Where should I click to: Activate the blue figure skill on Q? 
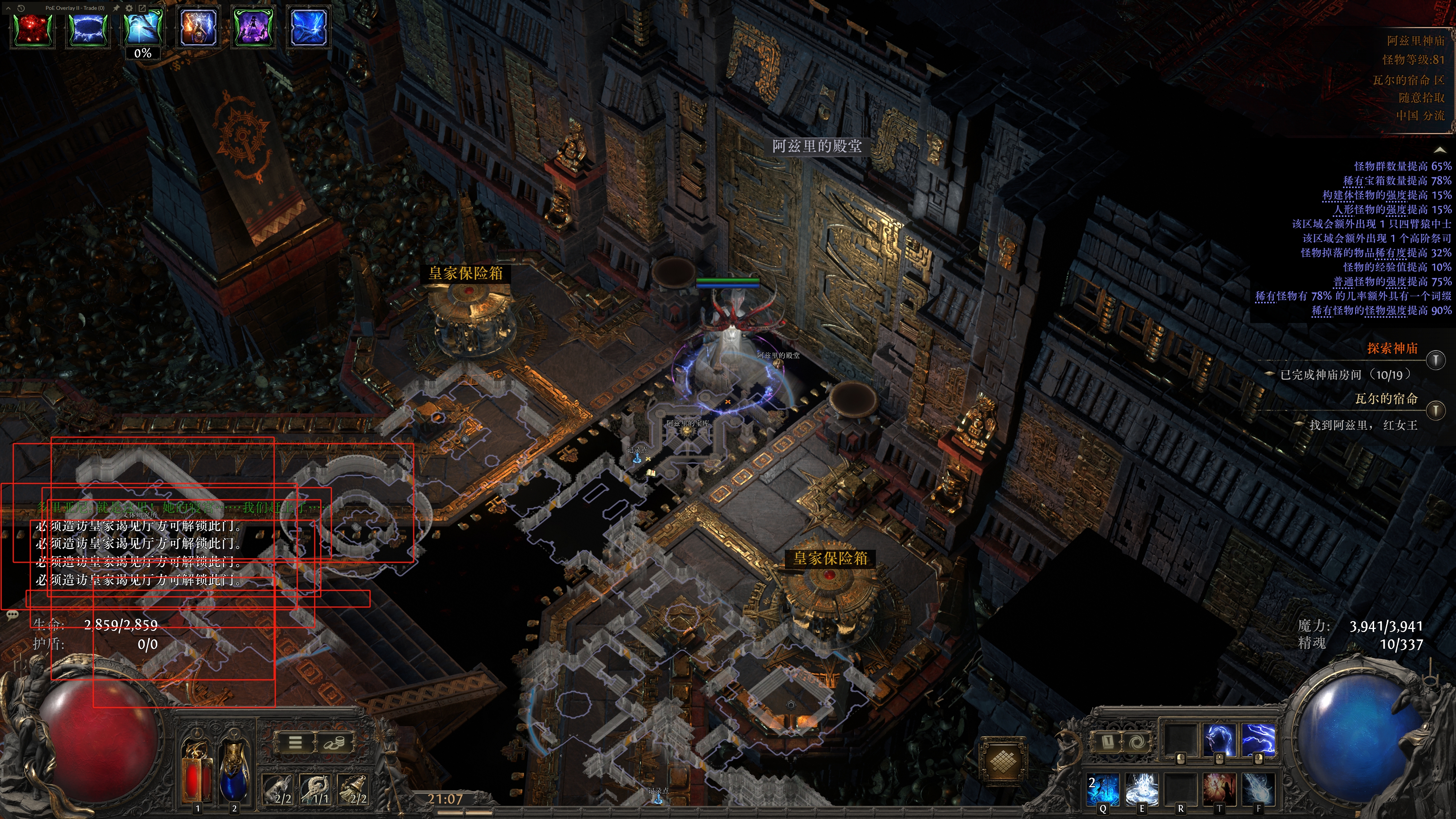[x=1103, y=789]
